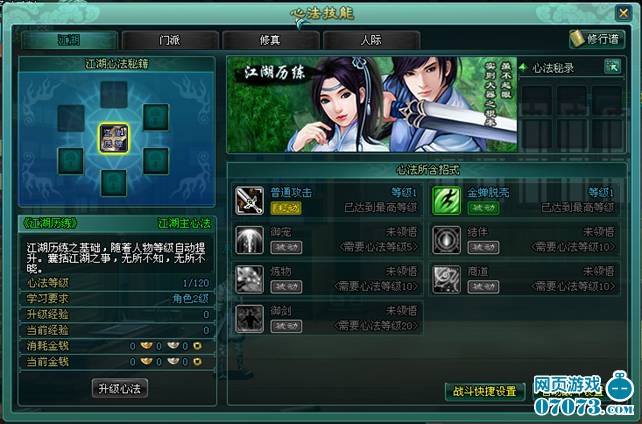Select the 商道 skill icon
This screenshot has height=424, width=642.
tap(446, 279)
